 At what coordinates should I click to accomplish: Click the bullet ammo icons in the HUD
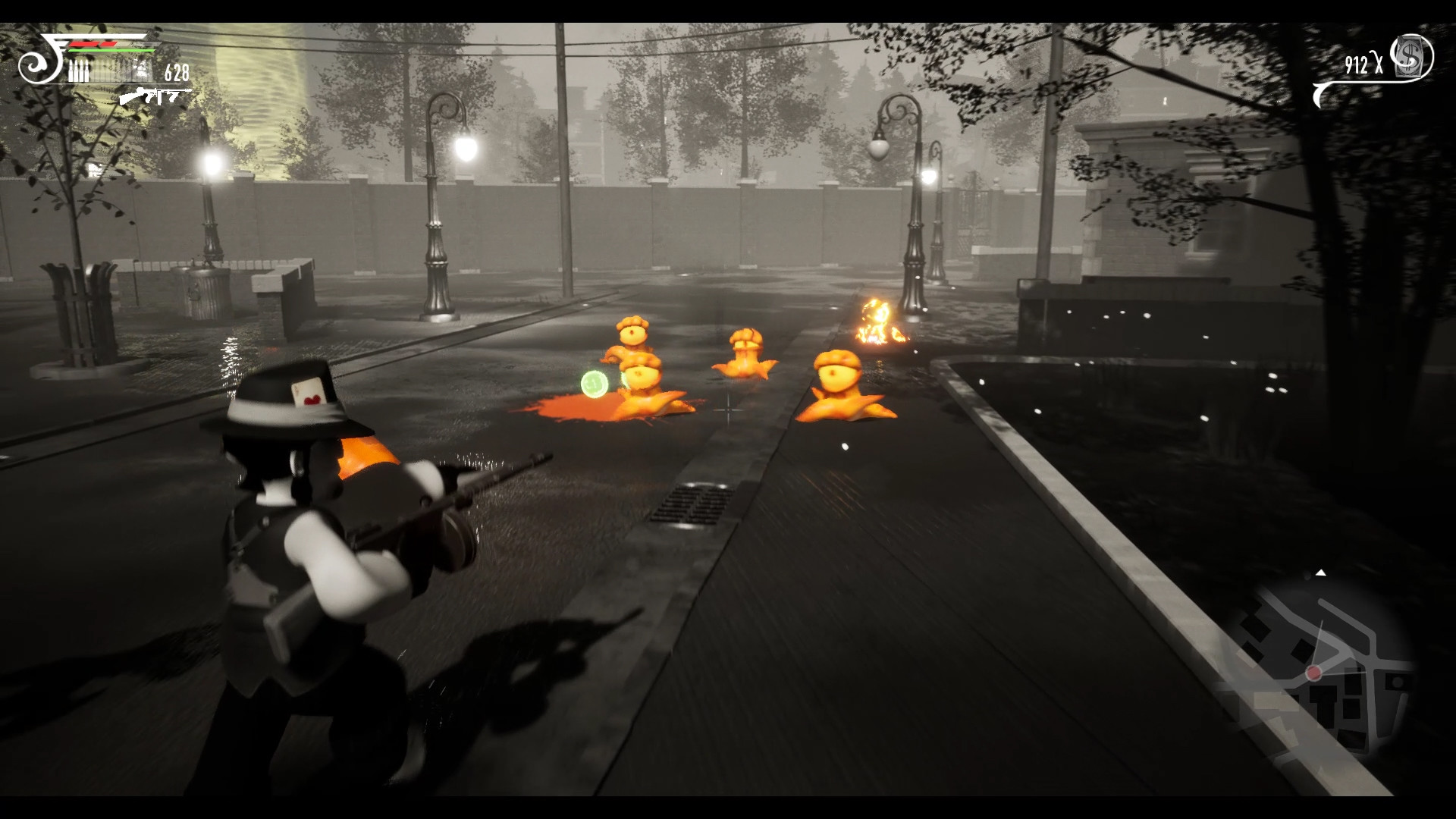point(78,71)
